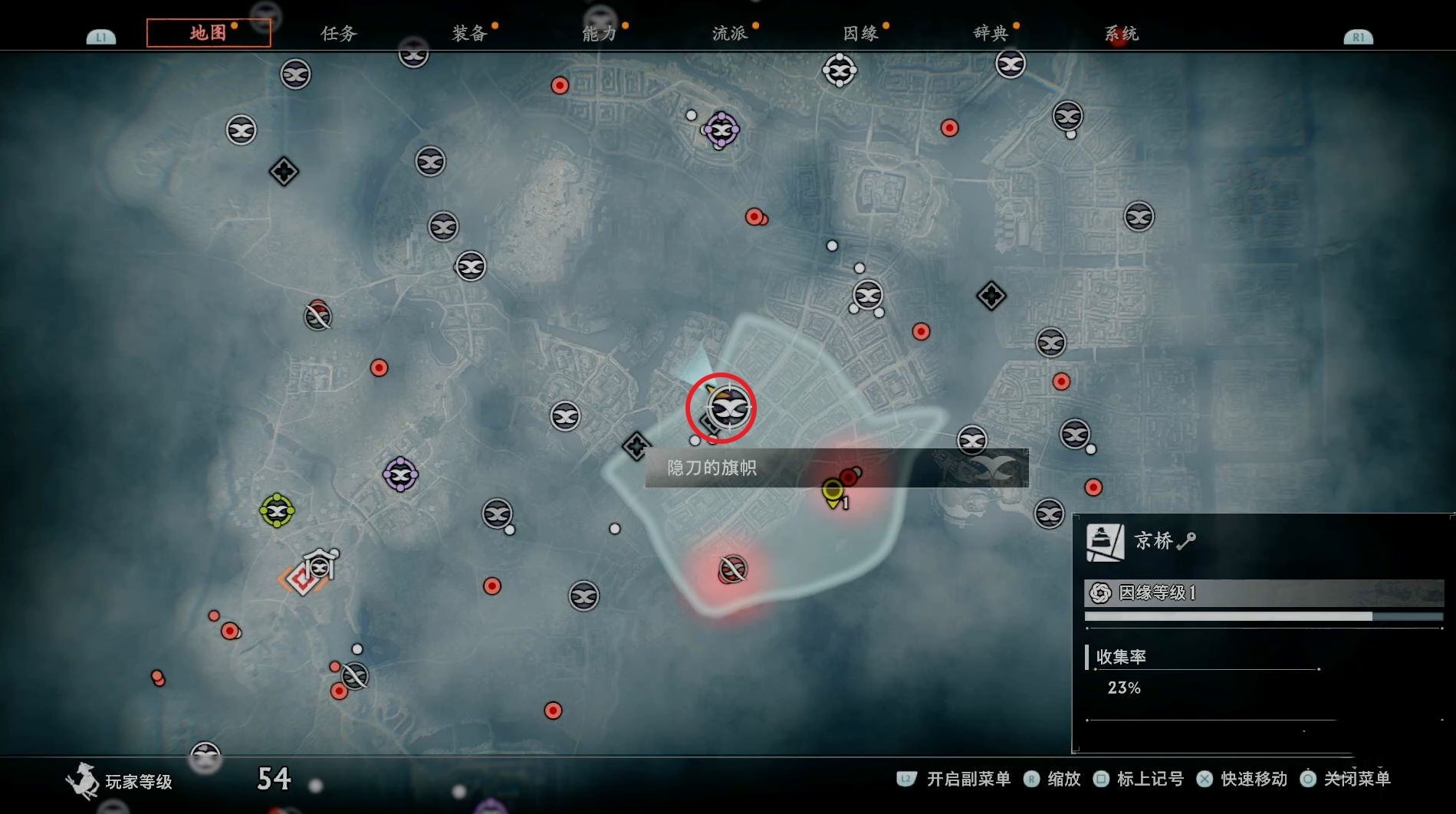
Task: Select the 能力 tab
Action: (599, 34)
